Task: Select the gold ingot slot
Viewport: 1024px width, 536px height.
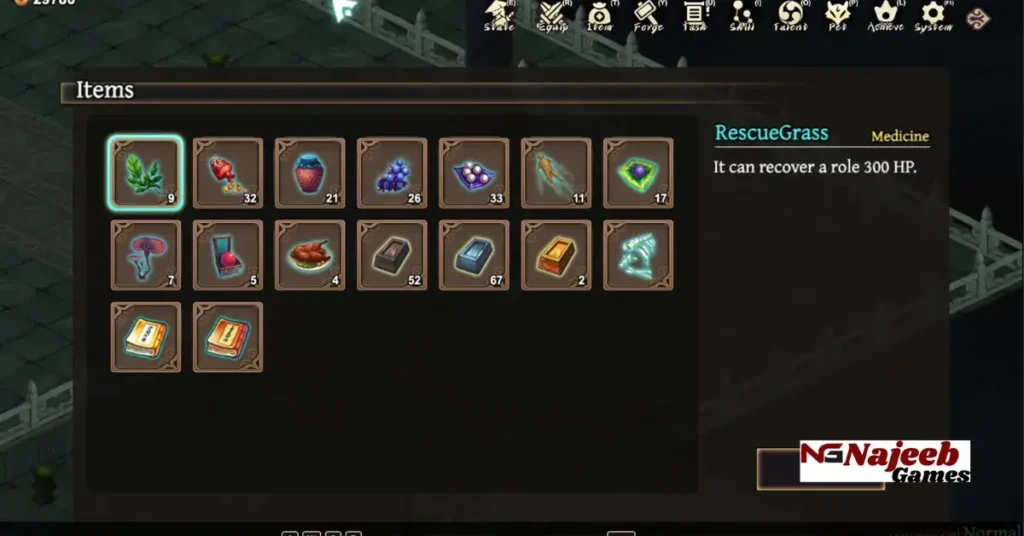Action: [556, 255]
